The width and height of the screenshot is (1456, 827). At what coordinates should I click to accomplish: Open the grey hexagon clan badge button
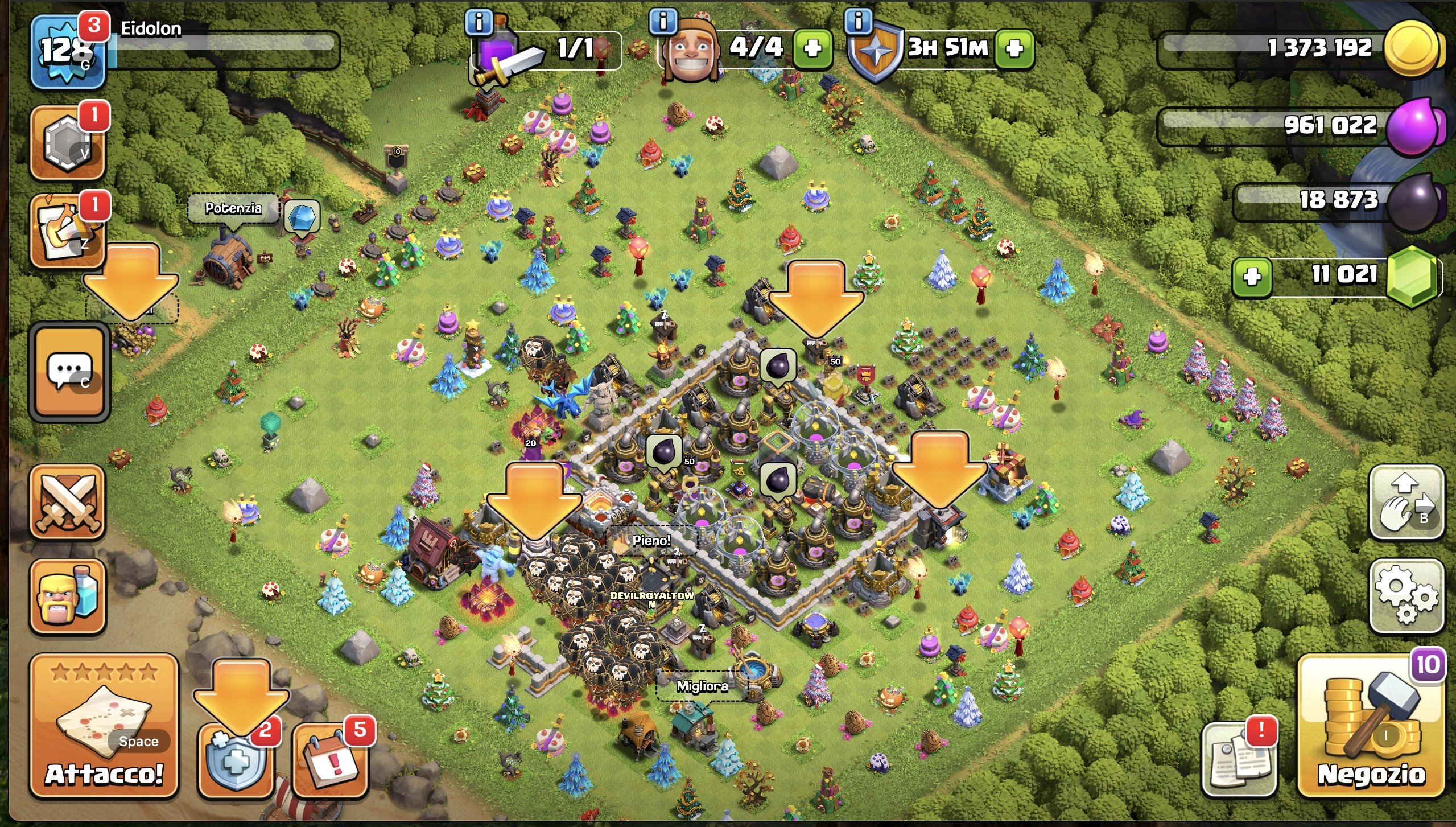point(68,142)
